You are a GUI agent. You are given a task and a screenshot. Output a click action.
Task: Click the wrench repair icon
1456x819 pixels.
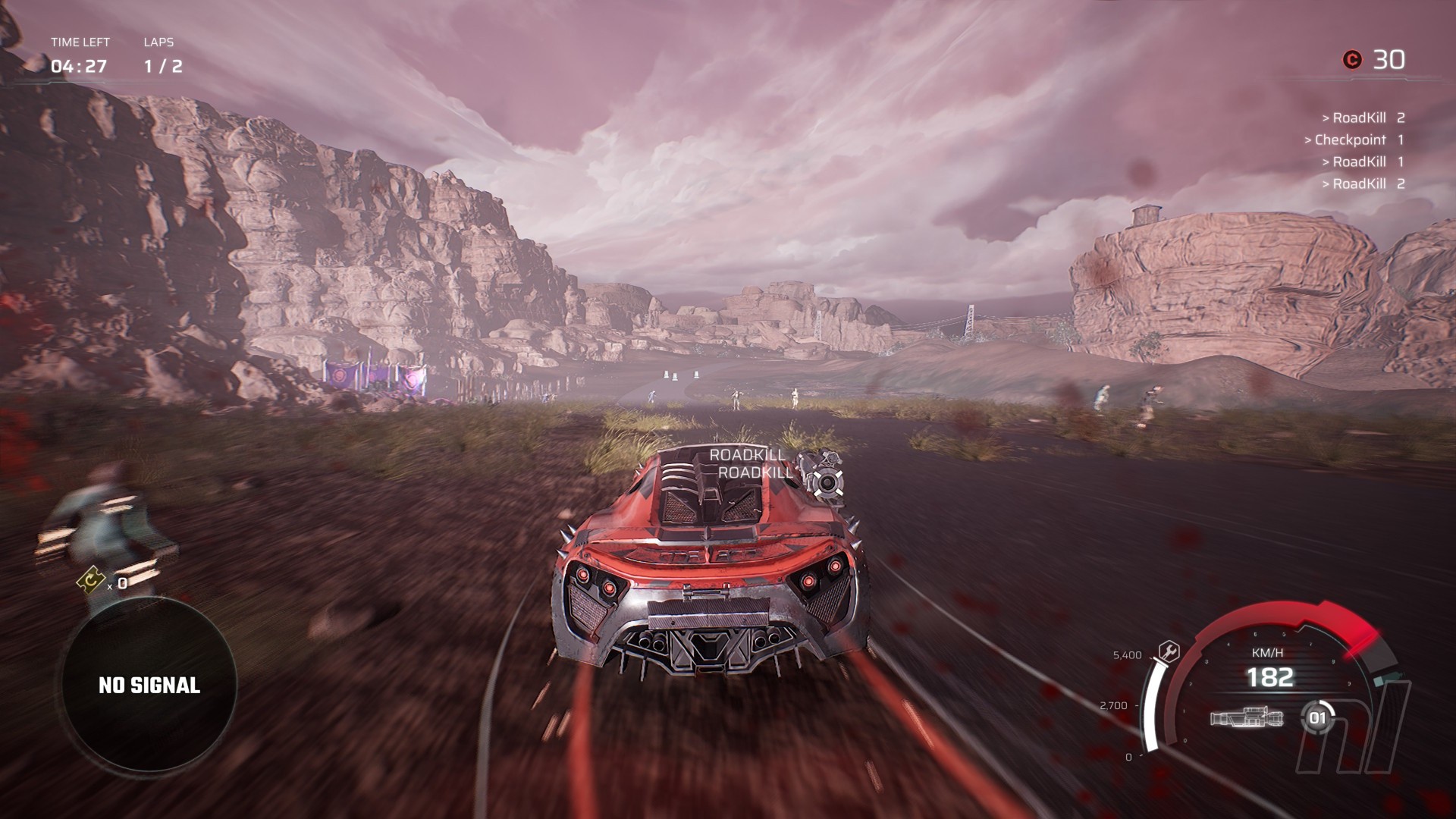(1169, 651)
